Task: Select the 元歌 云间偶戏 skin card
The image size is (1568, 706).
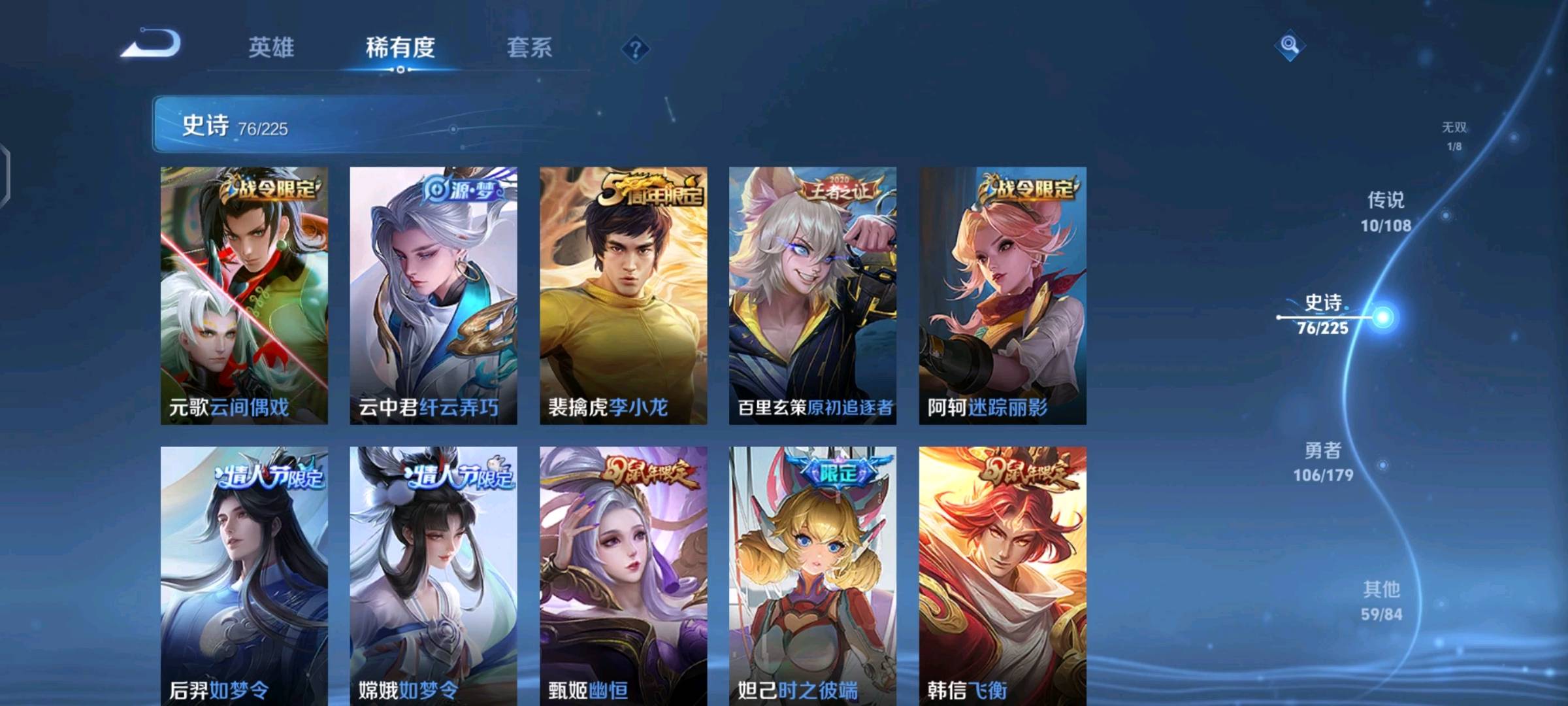Action: [244, 295]
